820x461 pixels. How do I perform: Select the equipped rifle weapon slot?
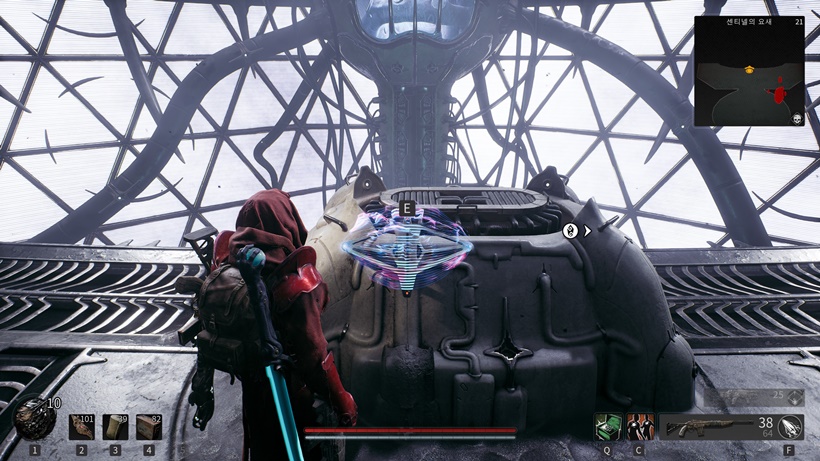tap(716, 427)
